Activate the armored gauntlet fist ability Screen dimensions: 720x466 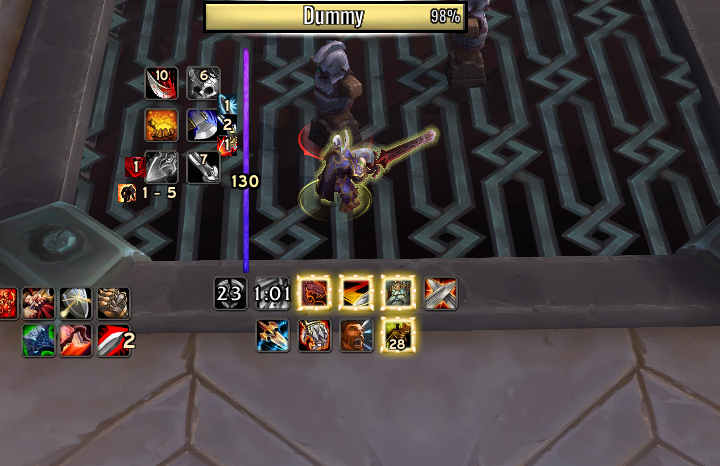[114, 301]
